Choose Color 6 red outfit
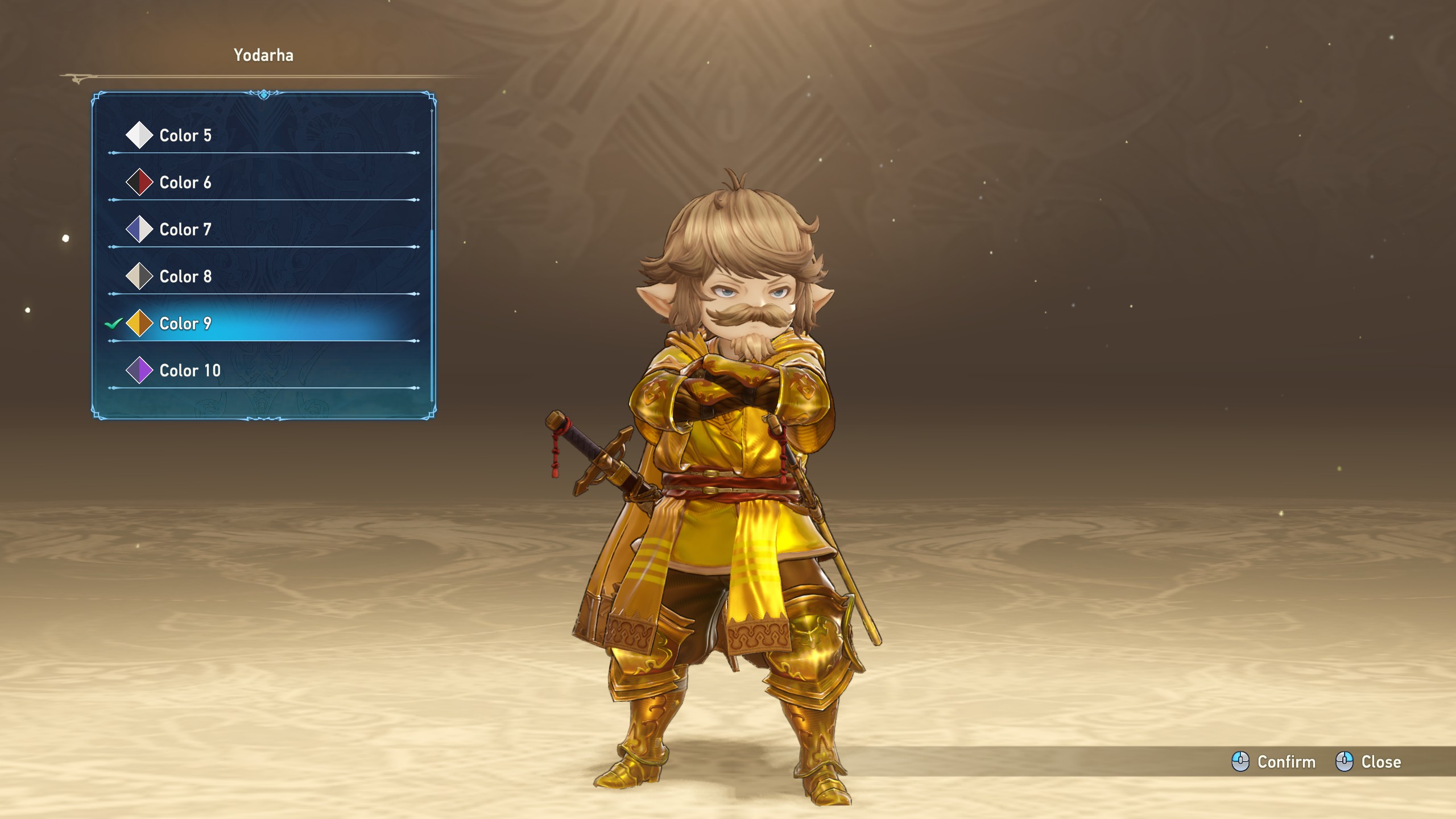 tap(263, 183)
